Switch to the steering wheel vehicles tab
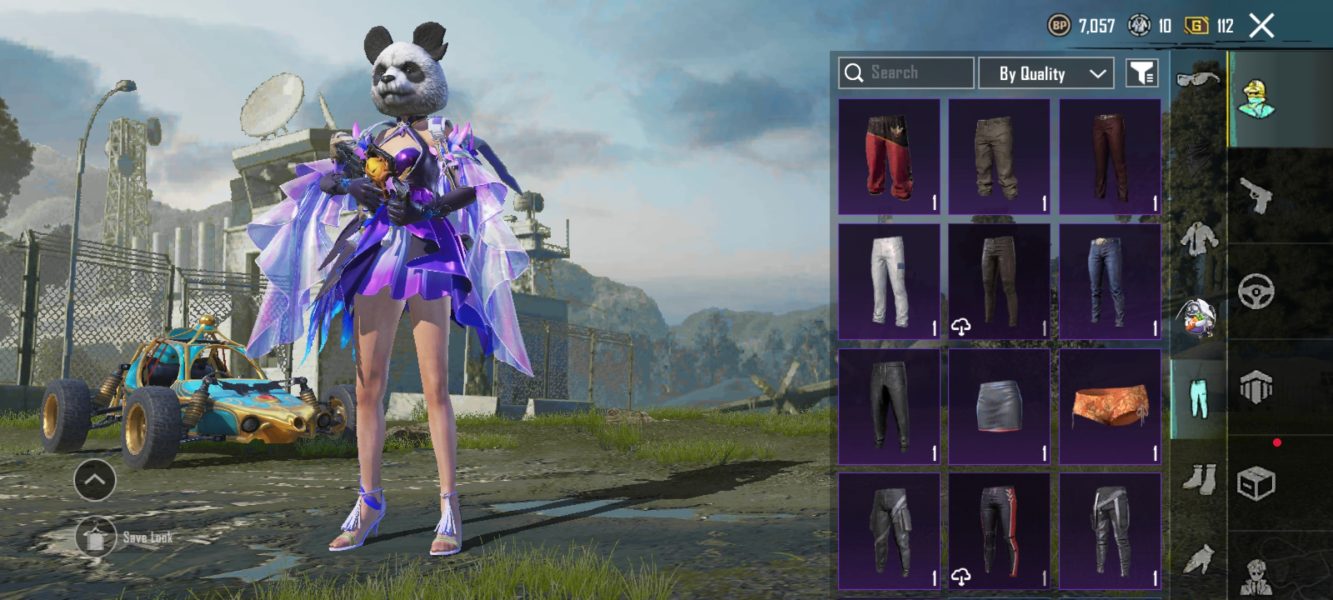This screenshot has width=1333, height=600. pyautogui.click(x=1255, y=293)
